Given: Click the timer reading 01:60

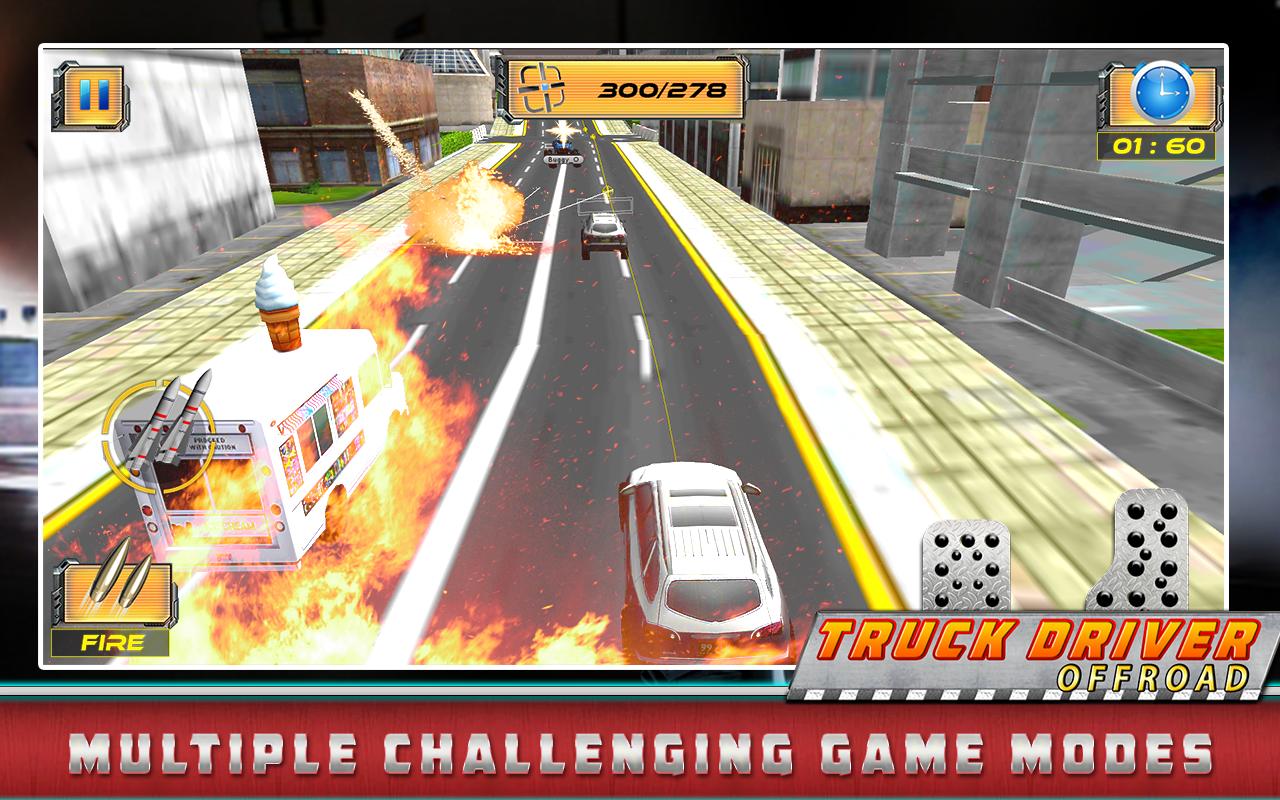Looking at the screenshot, I should pyautogui.click(x=1160, y=147).
